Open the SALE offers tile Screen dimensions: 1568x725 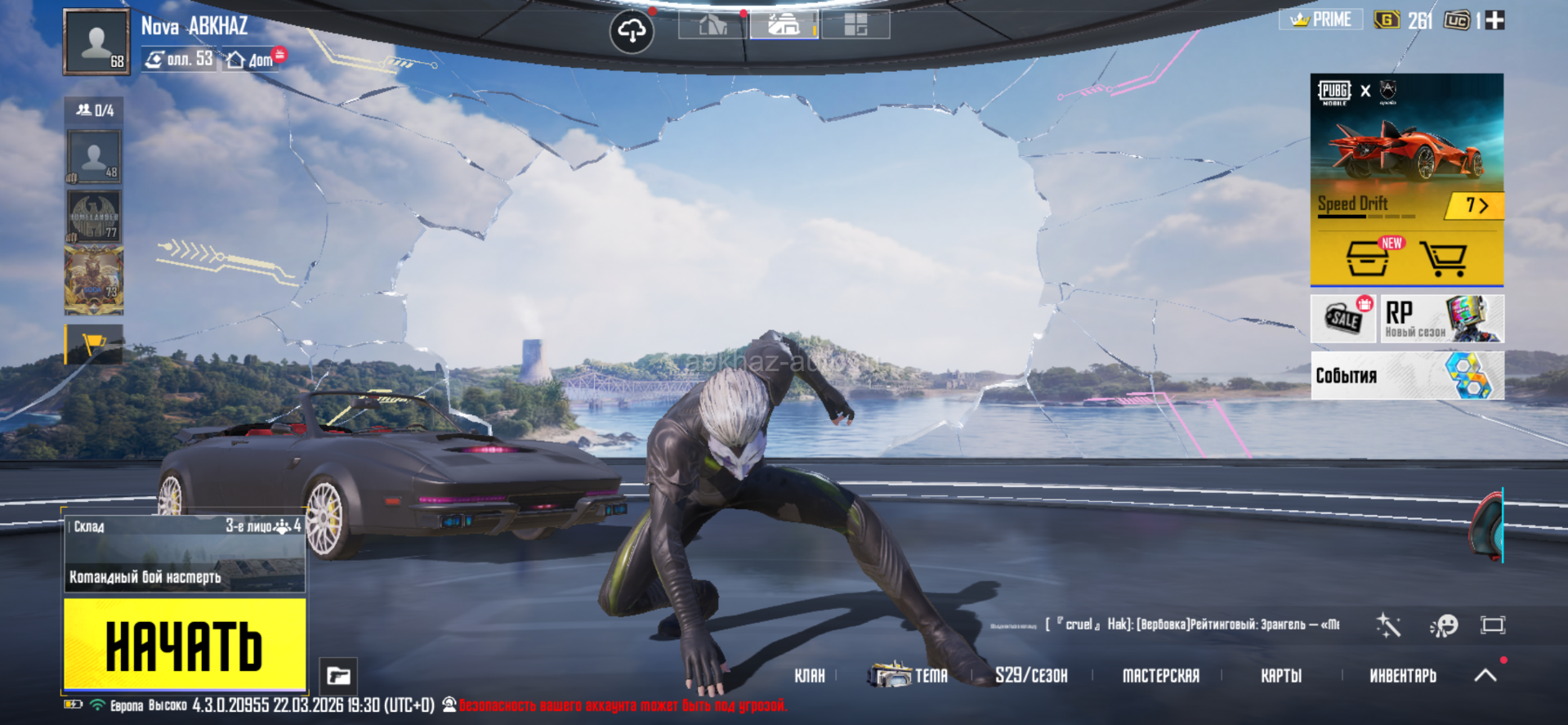click(1343, 319)
